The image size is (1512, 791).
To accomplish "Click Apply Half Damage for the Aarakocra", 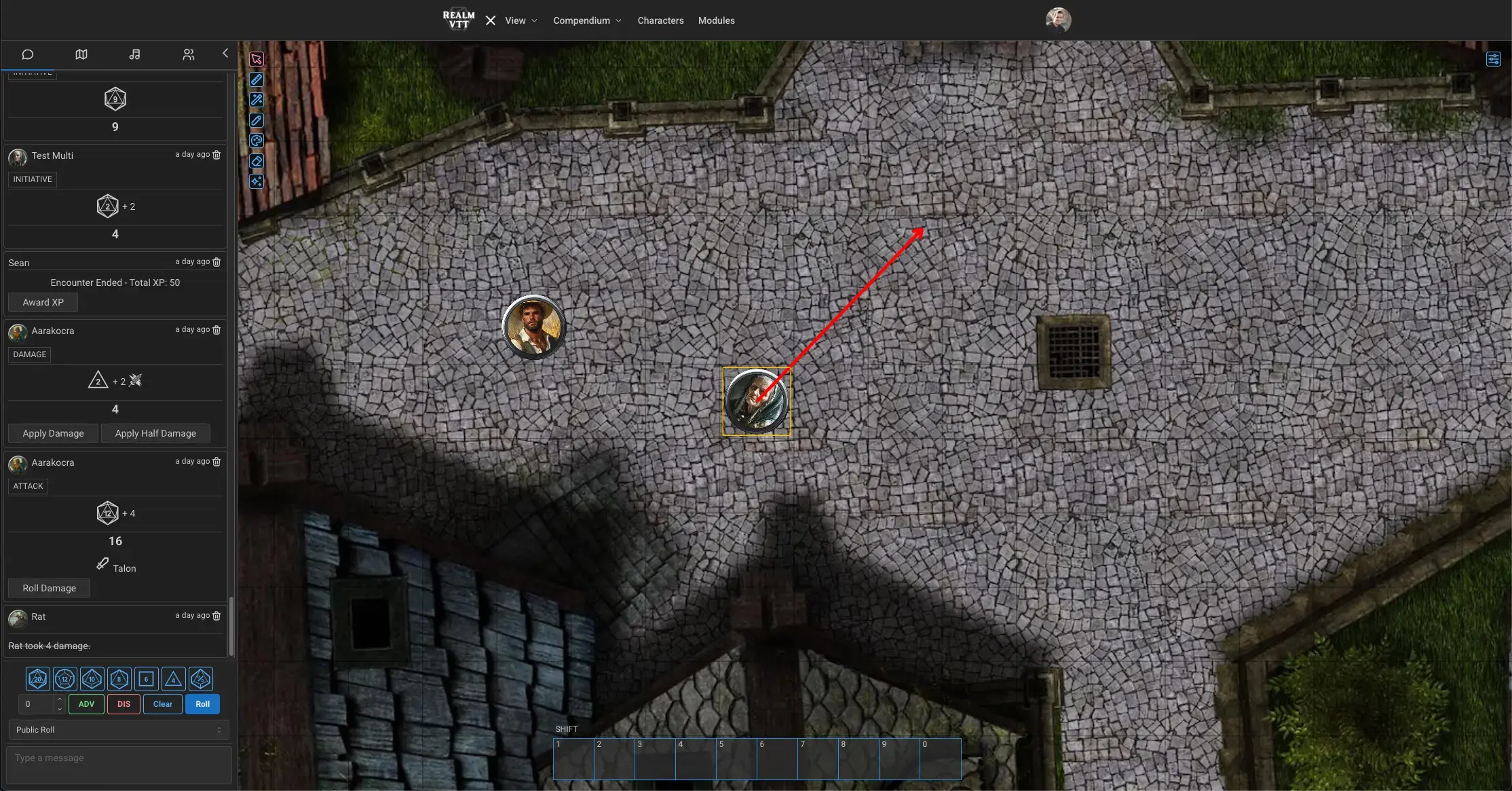I will [x=155, y=433].
